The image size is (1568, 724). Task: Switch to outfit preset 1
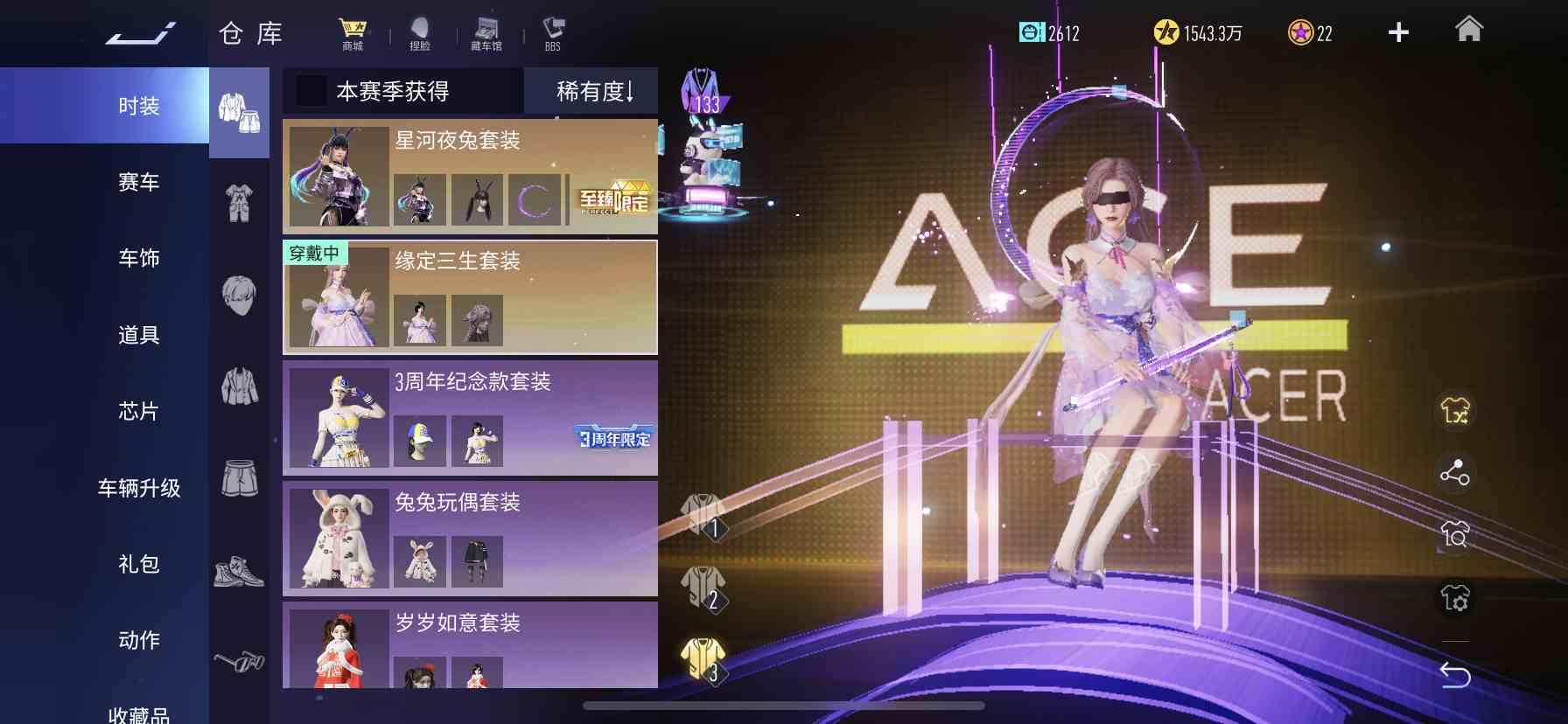tap(703, 516)
